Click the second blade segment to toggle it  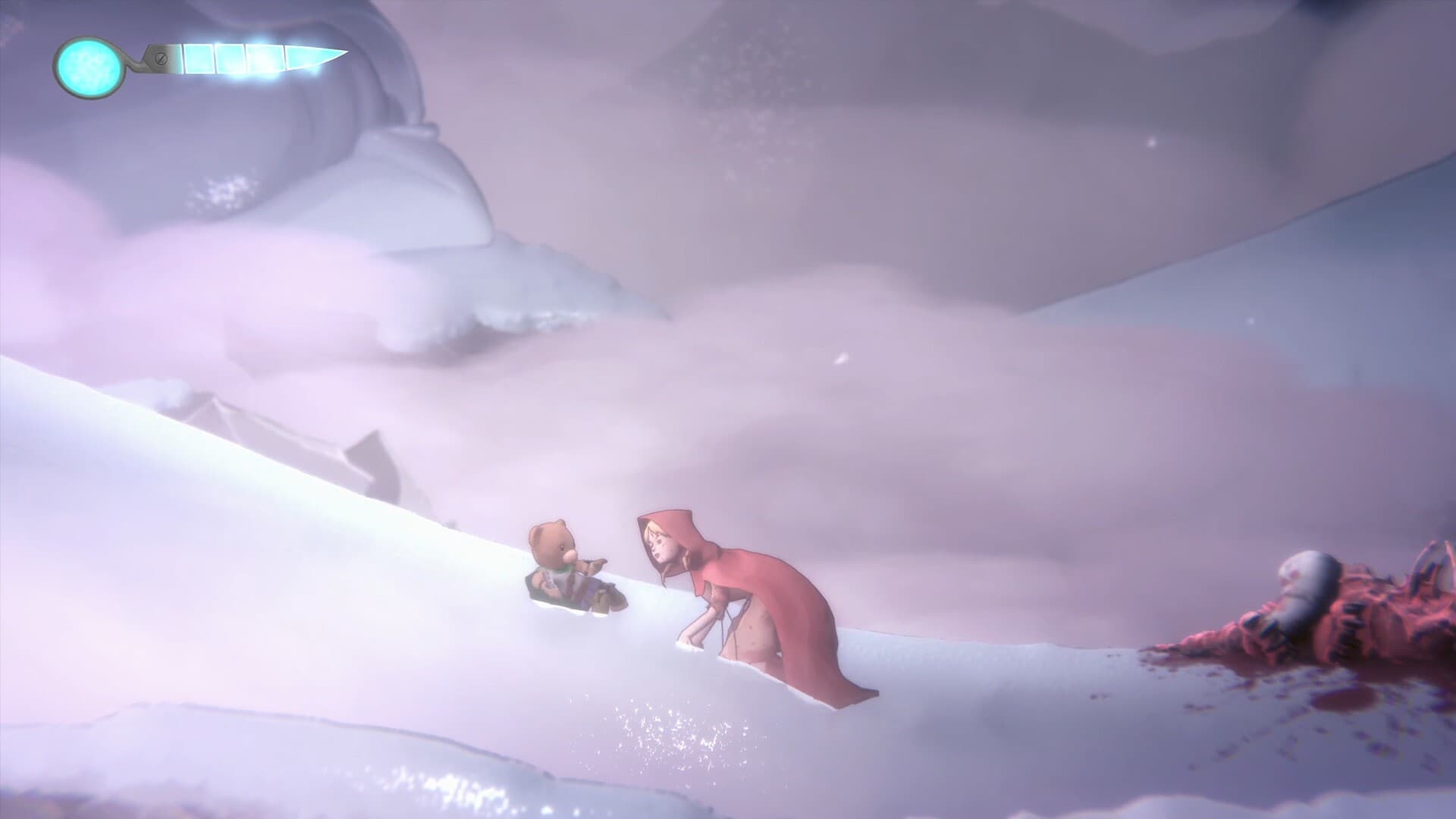[231, 58]
